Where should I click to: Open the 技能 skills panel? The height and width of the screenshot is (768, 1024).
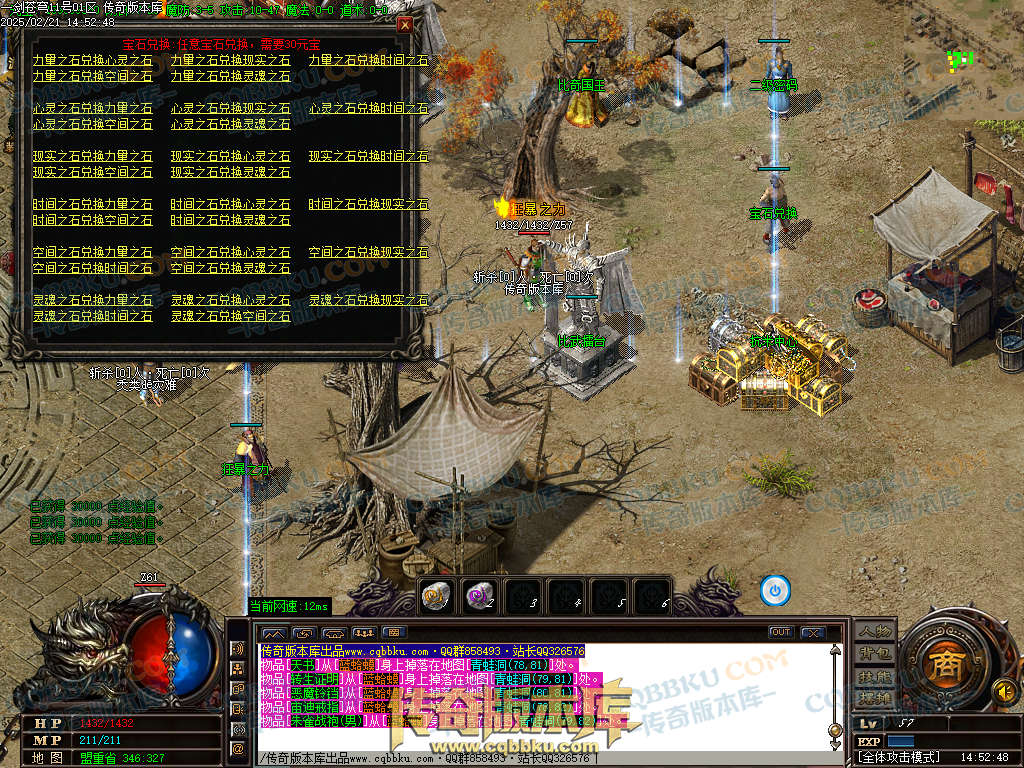click(874, 676)
